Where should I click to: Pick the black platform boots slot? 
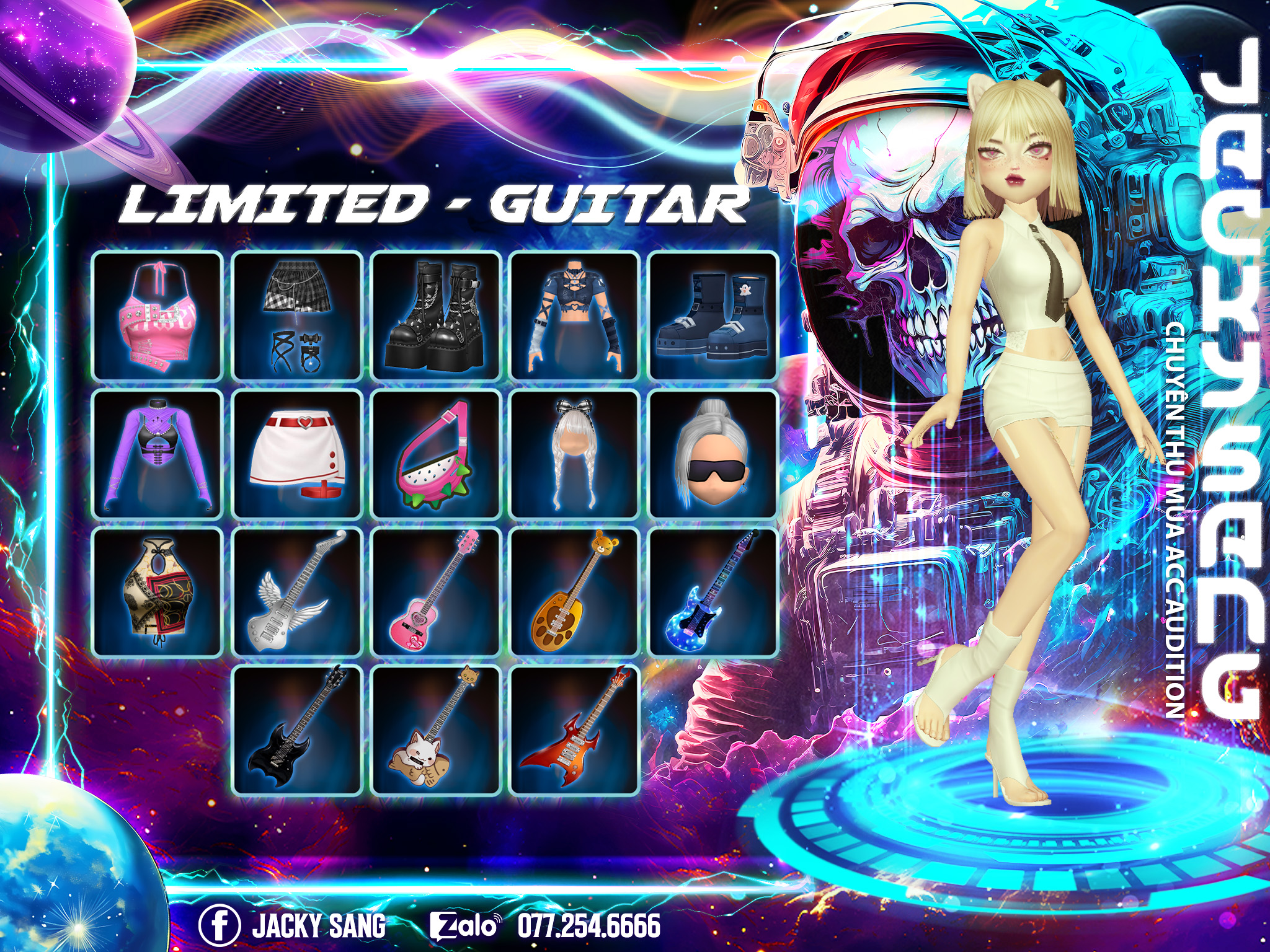click(436, 316)
